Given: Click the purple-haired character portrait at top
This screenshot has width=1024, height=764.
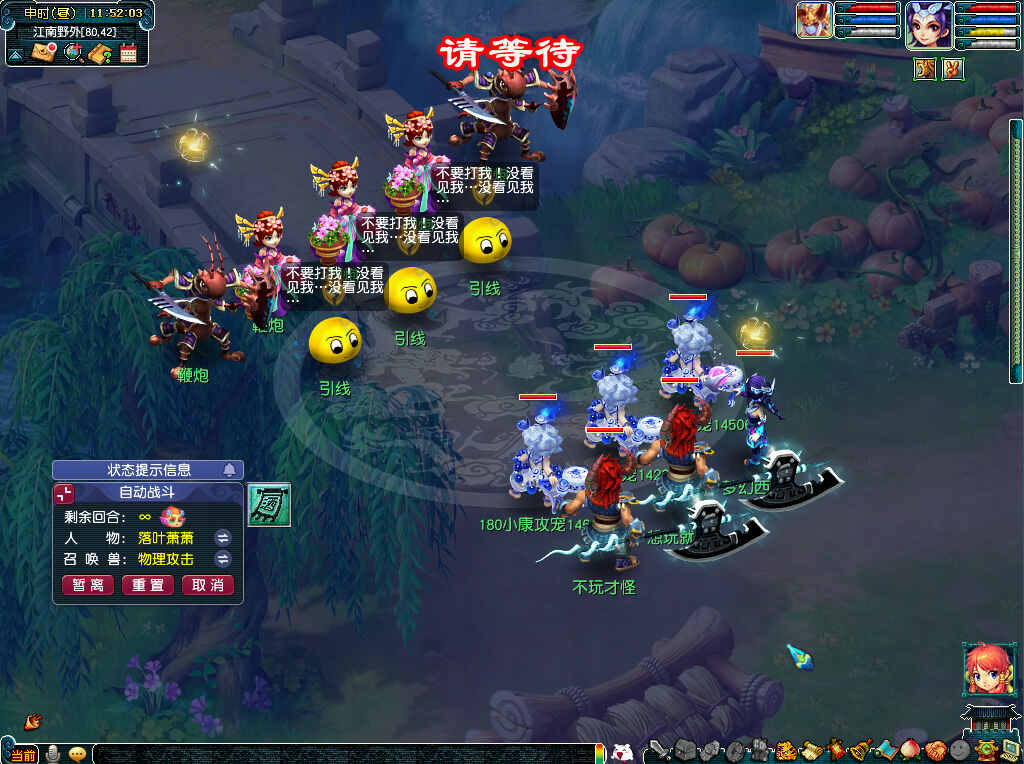Looking at the screenshot, I should click(x=928, y=24).
